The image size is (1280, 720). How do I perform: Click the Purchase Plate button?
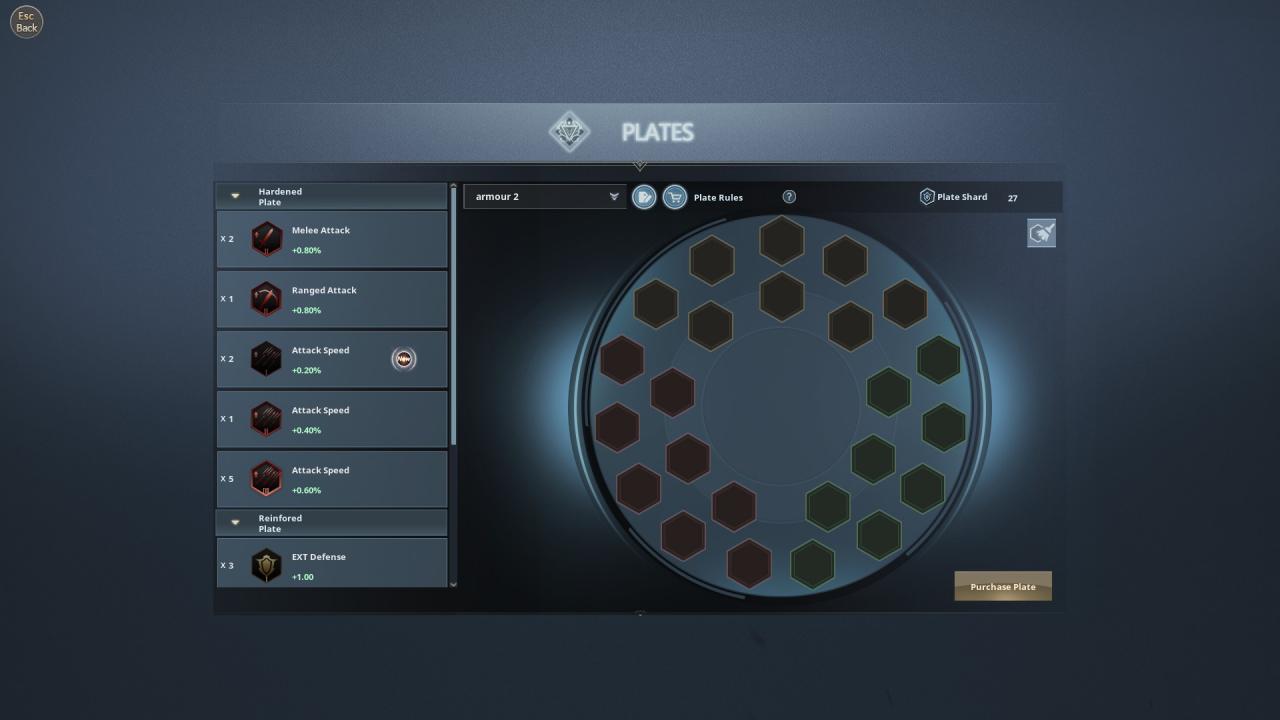pyautogui.click(x=1003, y=587)
